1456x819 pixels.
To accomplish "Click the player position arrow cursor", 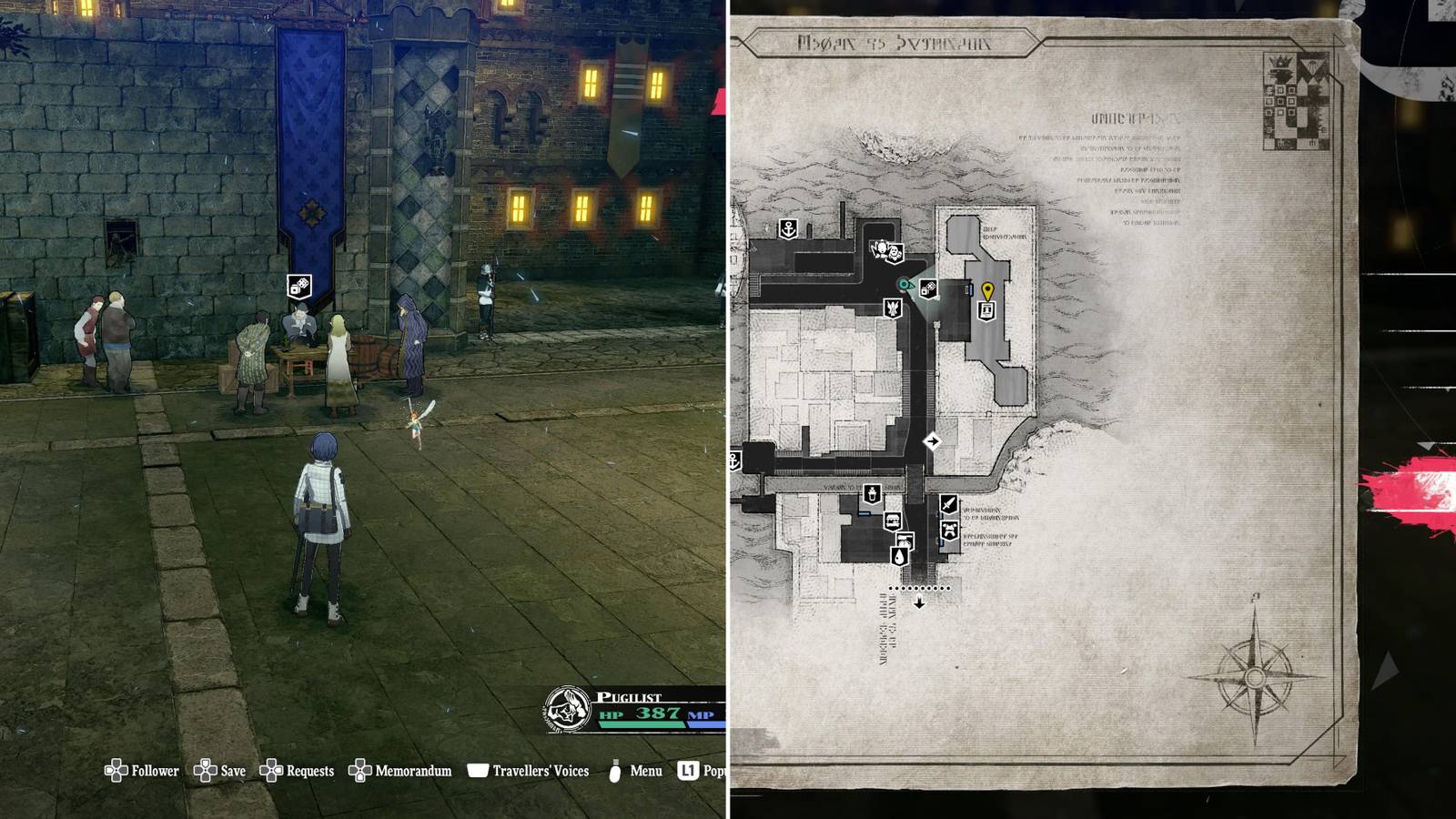I will coord(904,284).
